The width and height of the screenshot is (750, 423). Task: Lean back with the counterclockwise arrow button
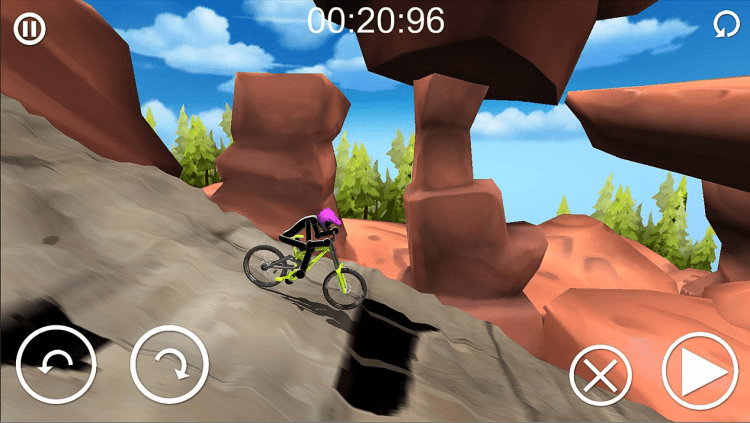(56, 365)
